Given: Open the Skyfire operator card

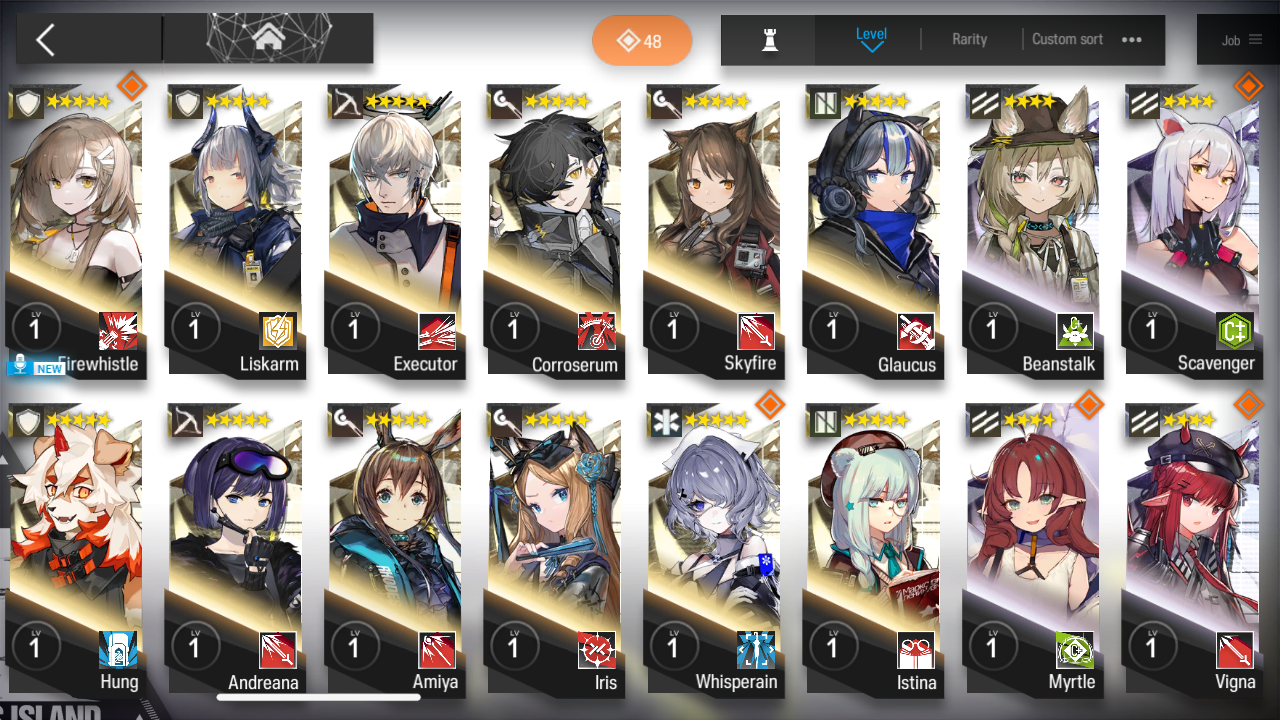Looking at the screenshot, I should tap(713, 230).
